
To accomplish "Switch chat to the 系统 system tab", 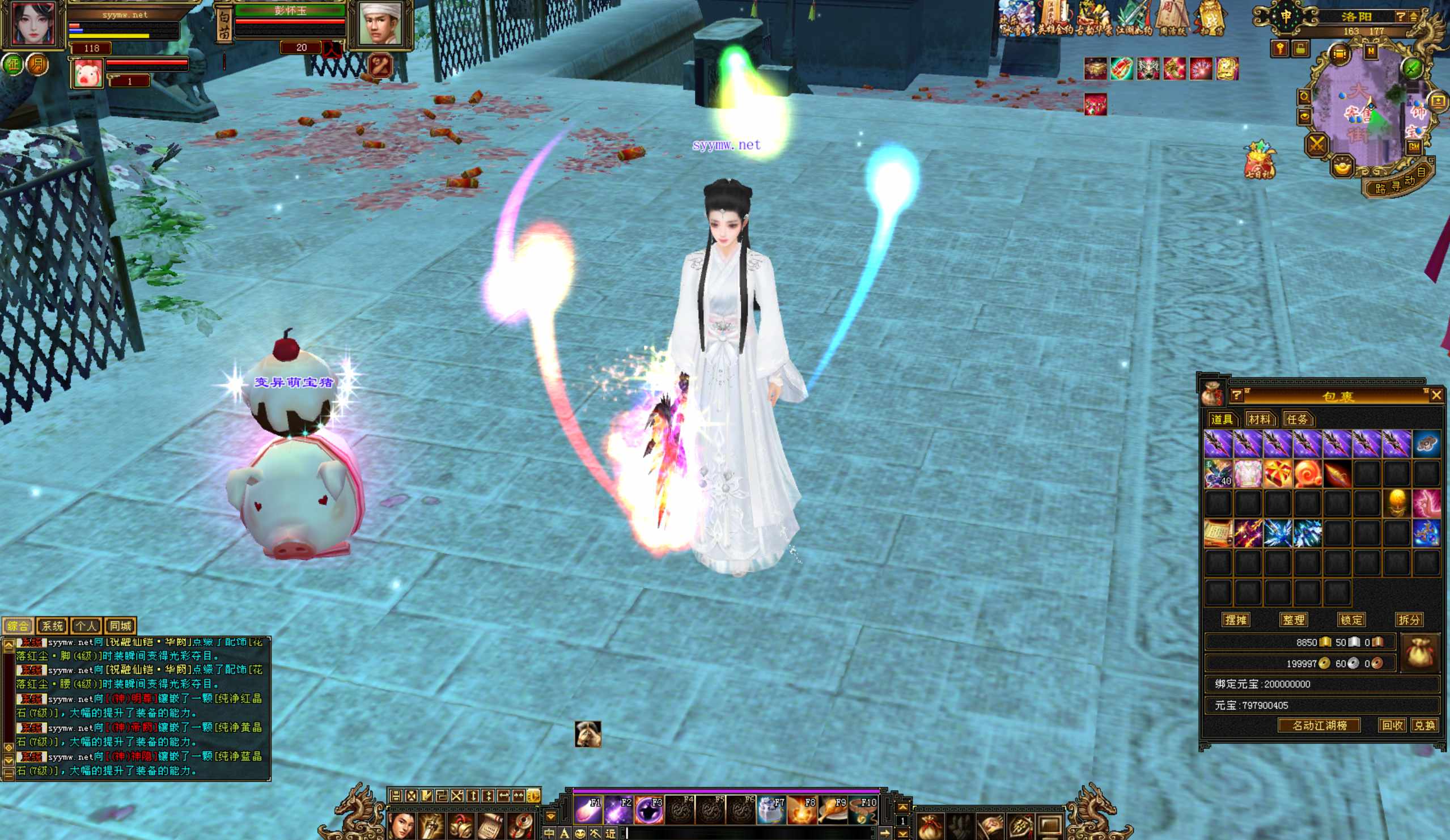I will [52, 626].
